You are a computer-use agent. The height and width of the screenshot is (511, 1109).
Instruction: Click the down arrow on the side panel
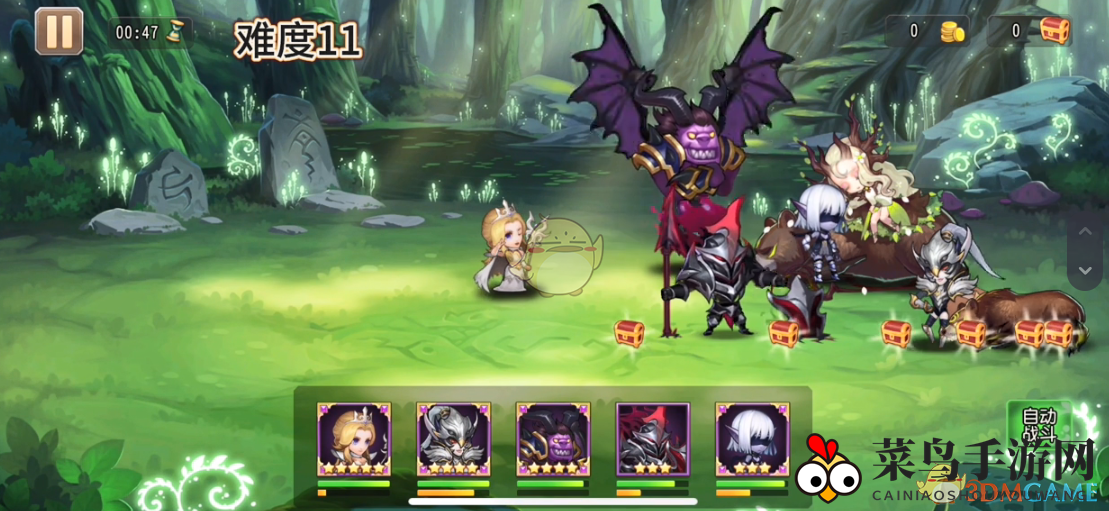pyautogui.click(x=1084, y=270)
